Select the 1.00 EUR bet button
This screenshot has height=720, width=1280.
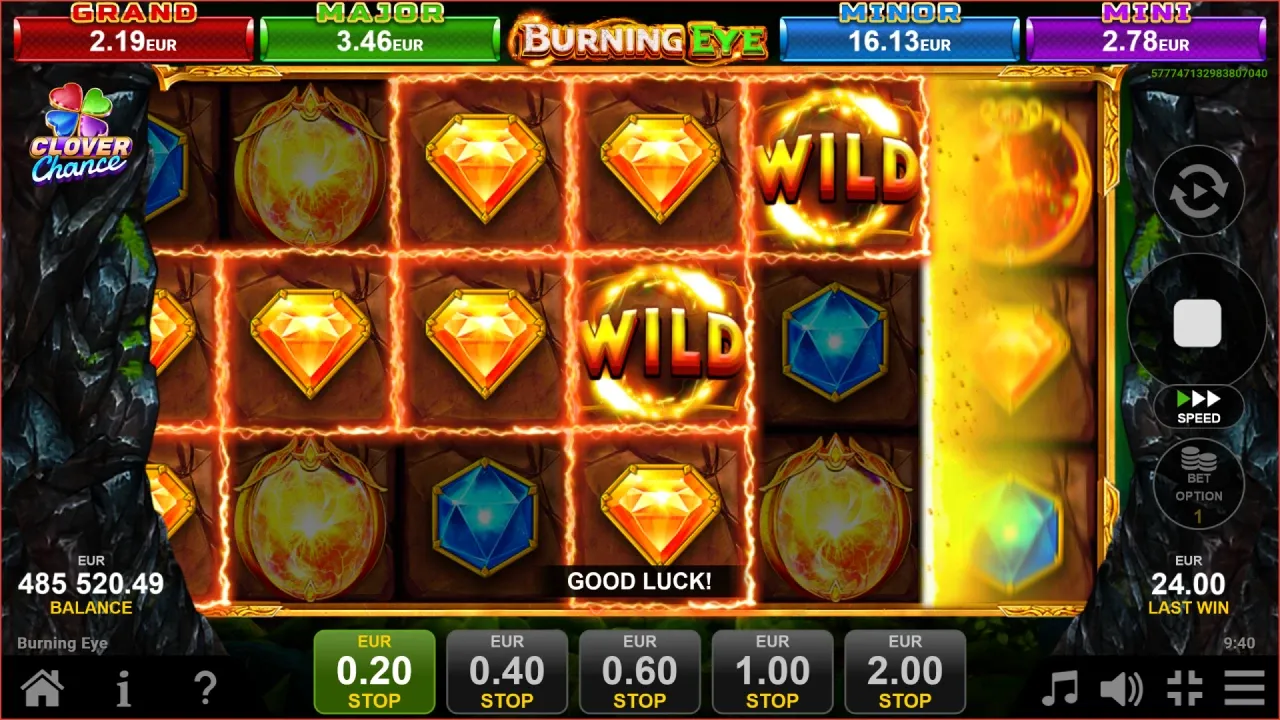point(773,672)
